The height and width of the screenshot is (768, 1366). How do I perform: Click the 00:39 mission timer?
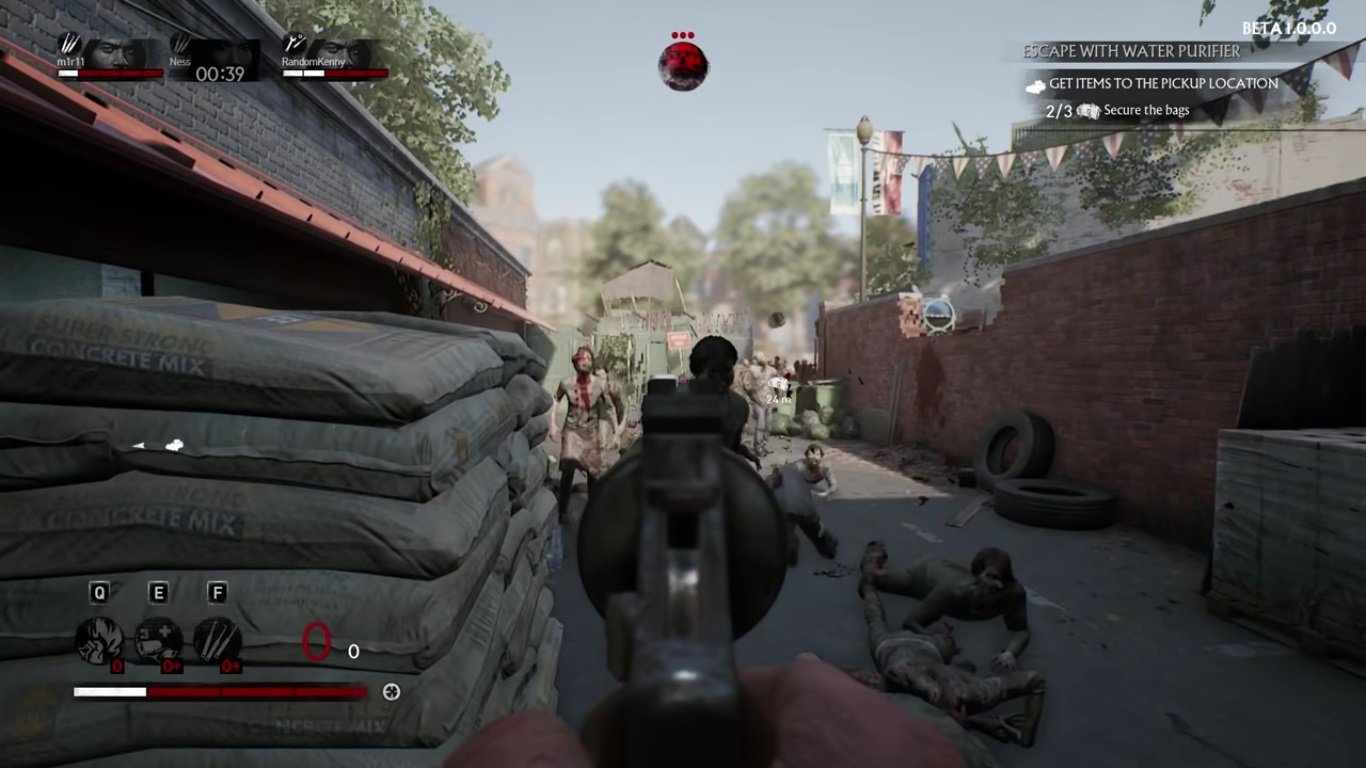point(220,73)
